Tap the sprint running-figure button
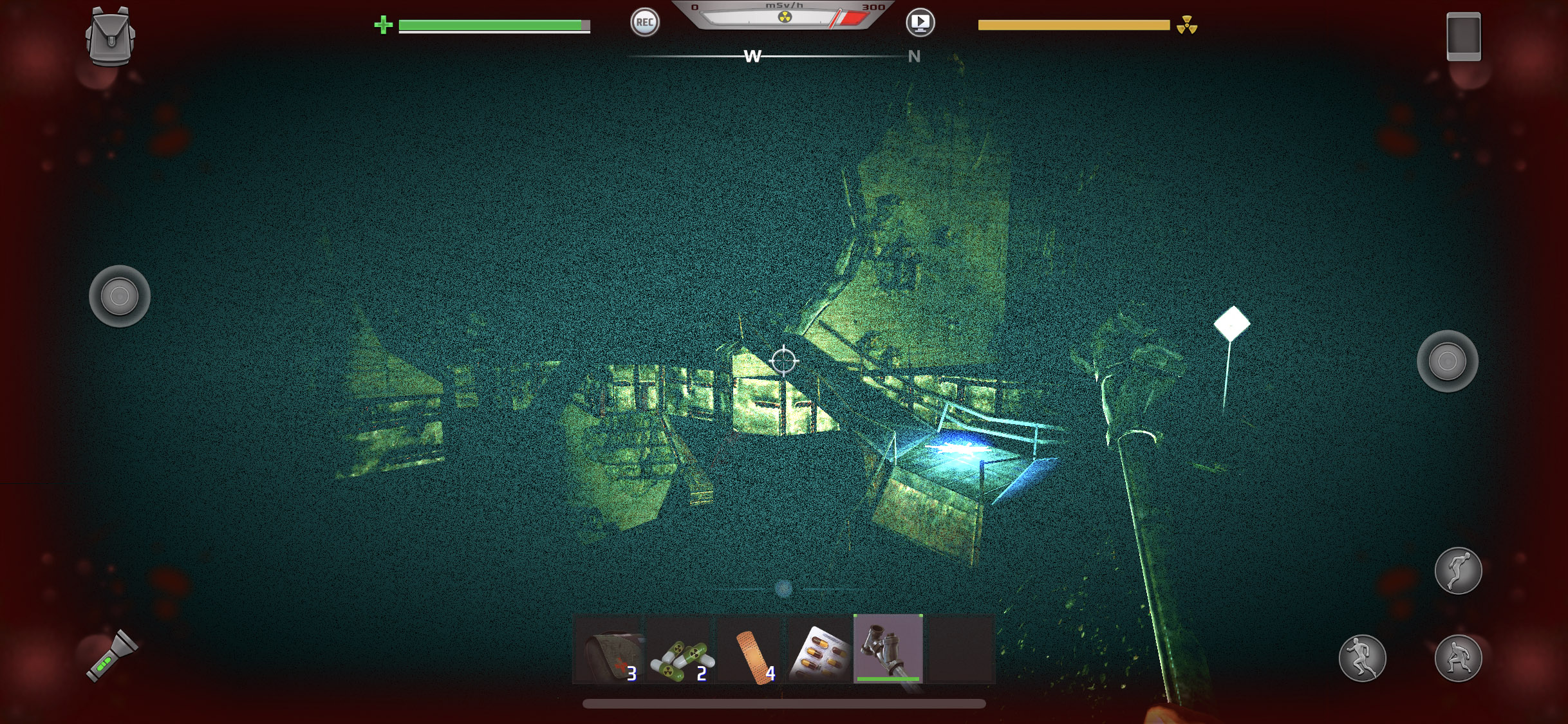 (x=1362, y=658)
